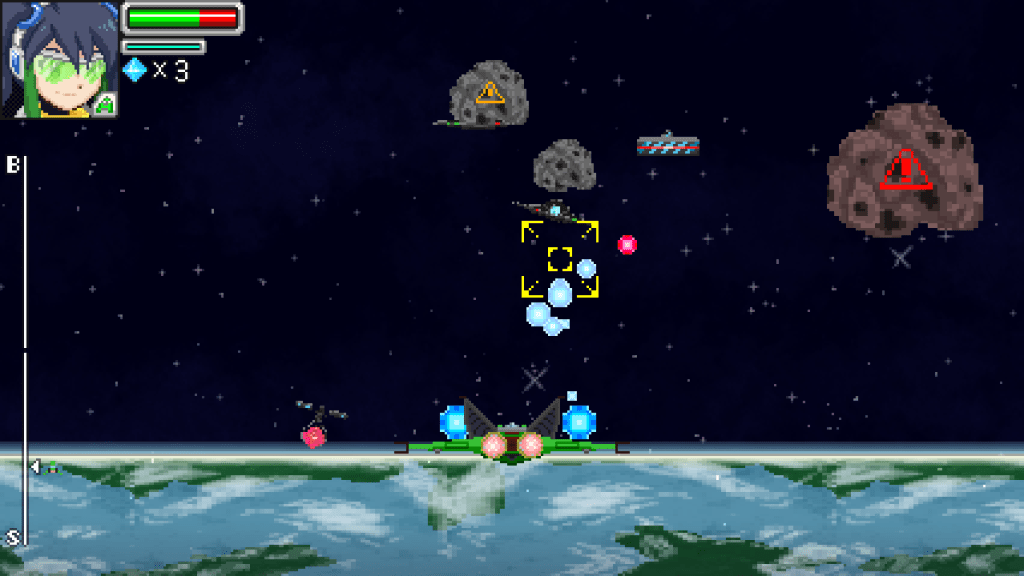
Task: Select the blue crystal gem icon
Action: coord(134,69)
